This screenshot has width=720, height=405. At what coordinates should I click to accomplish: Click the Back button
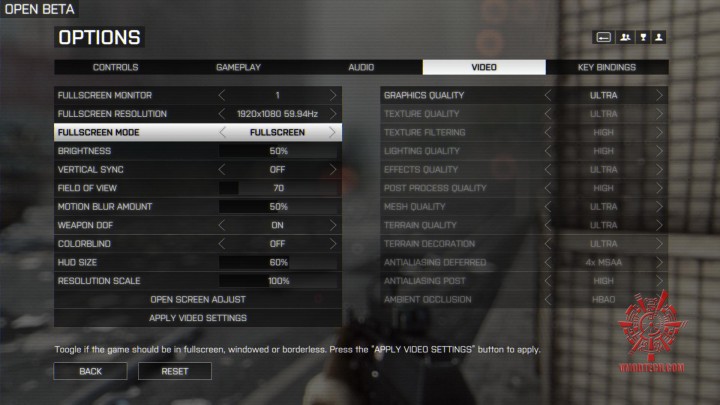(90, 371)
